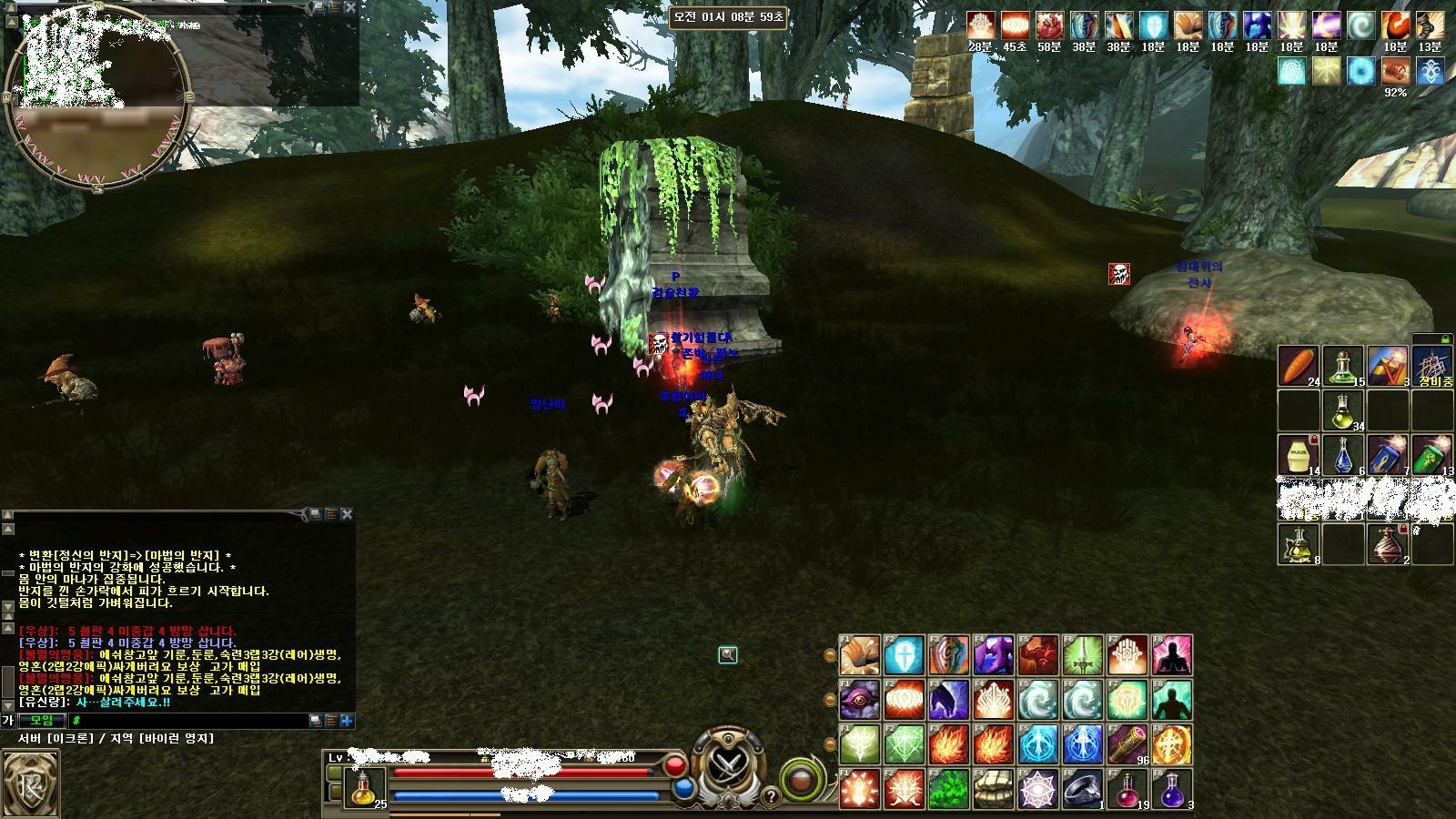
Task: Activate the glowing green sword skill
Action: click(x=1082, y=655)
